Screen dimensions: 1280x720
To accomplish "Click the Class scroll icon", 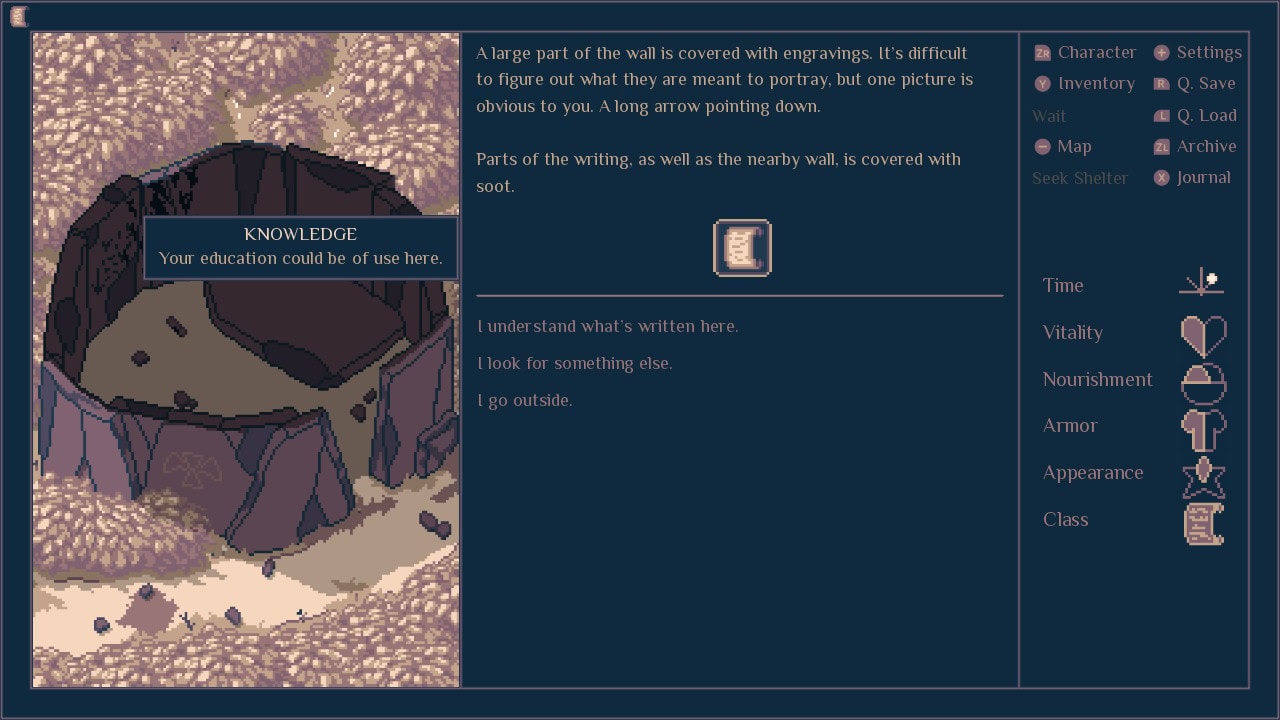I will click(1203, 523).
